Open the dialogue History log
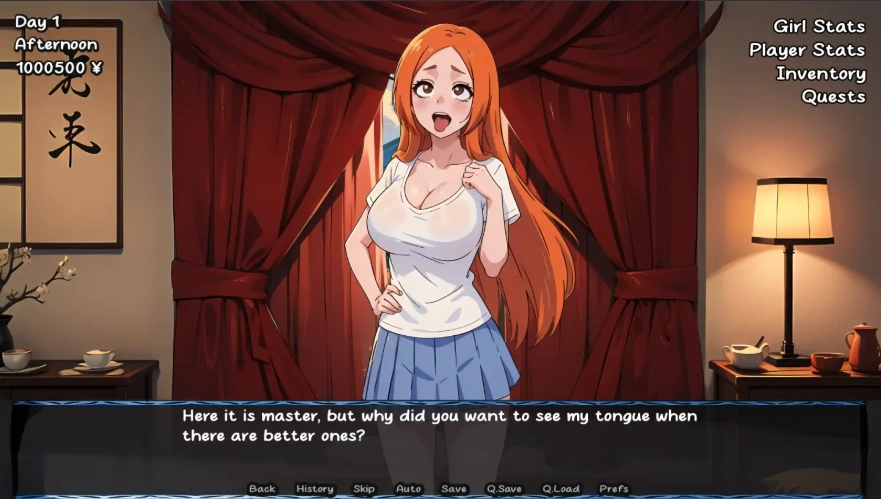 point(315,489)
